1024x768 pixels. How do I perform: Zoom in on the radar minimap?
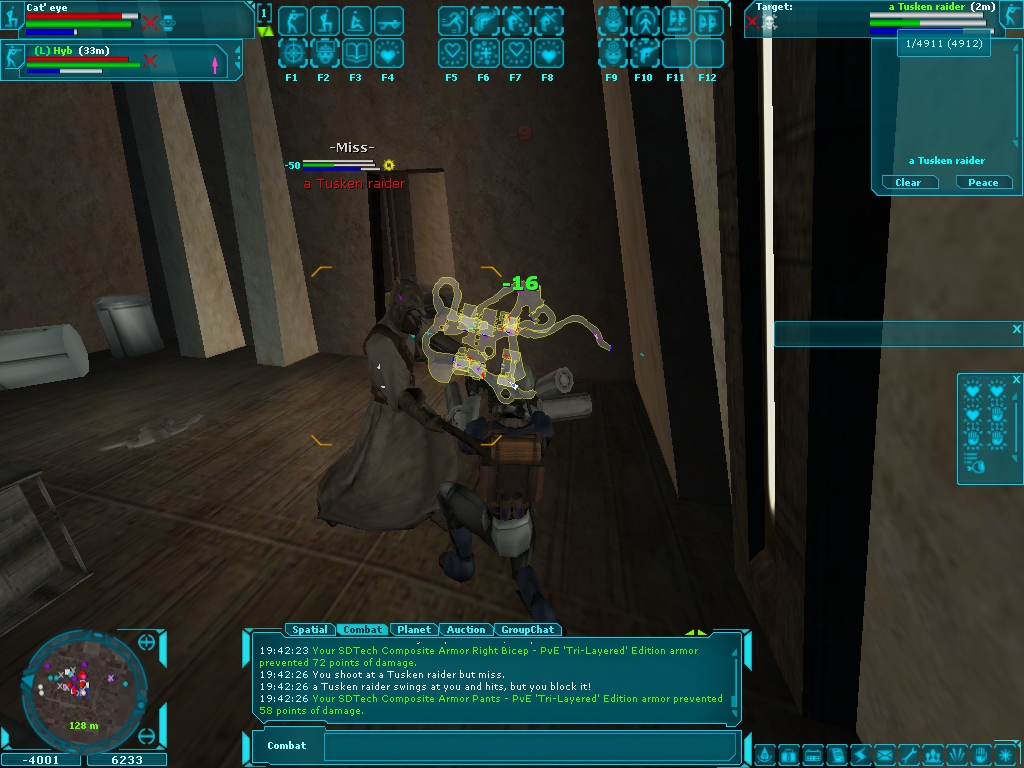(x=147, y=642)
